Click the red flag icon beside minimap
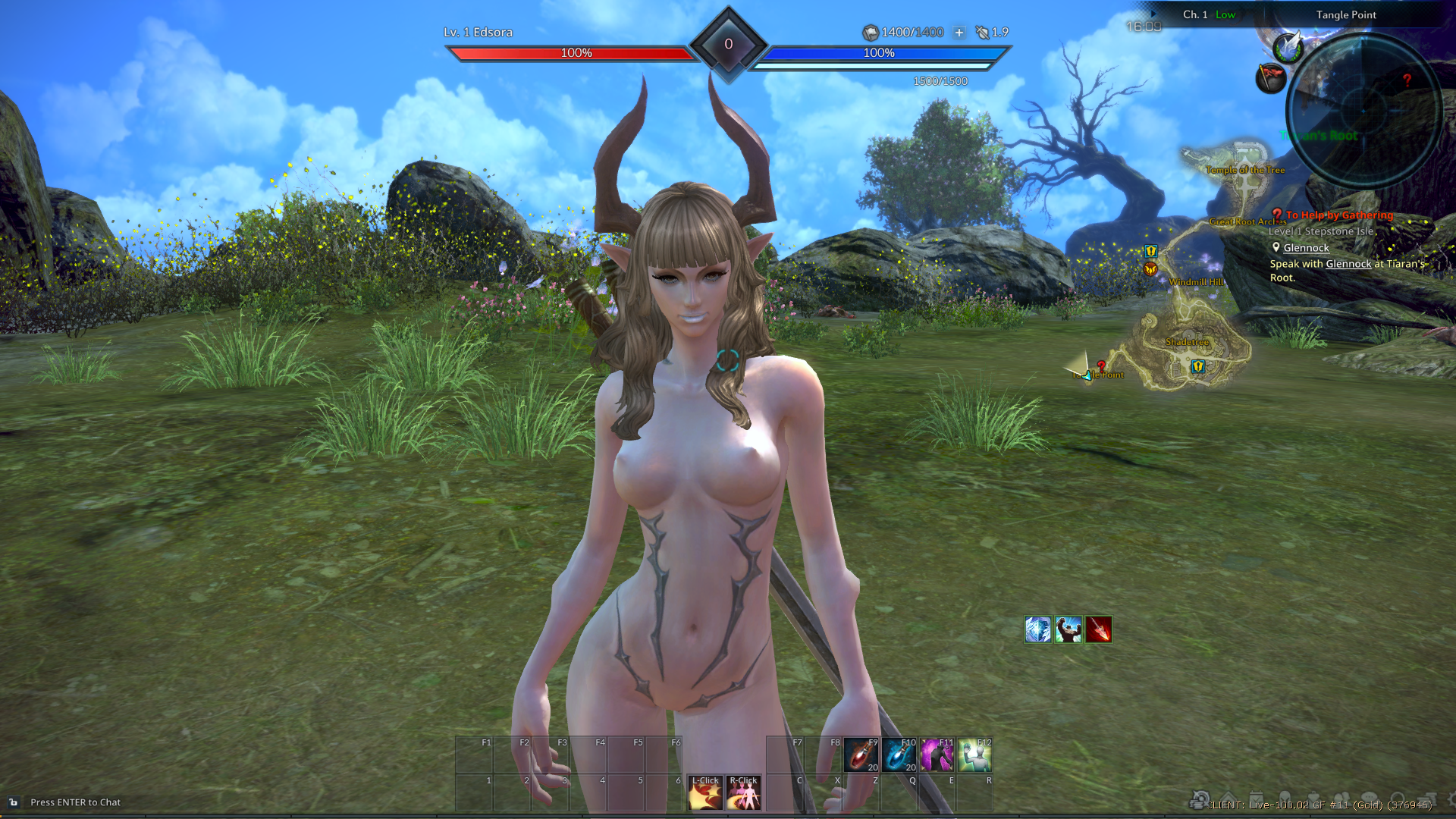 pos(1271,77)
